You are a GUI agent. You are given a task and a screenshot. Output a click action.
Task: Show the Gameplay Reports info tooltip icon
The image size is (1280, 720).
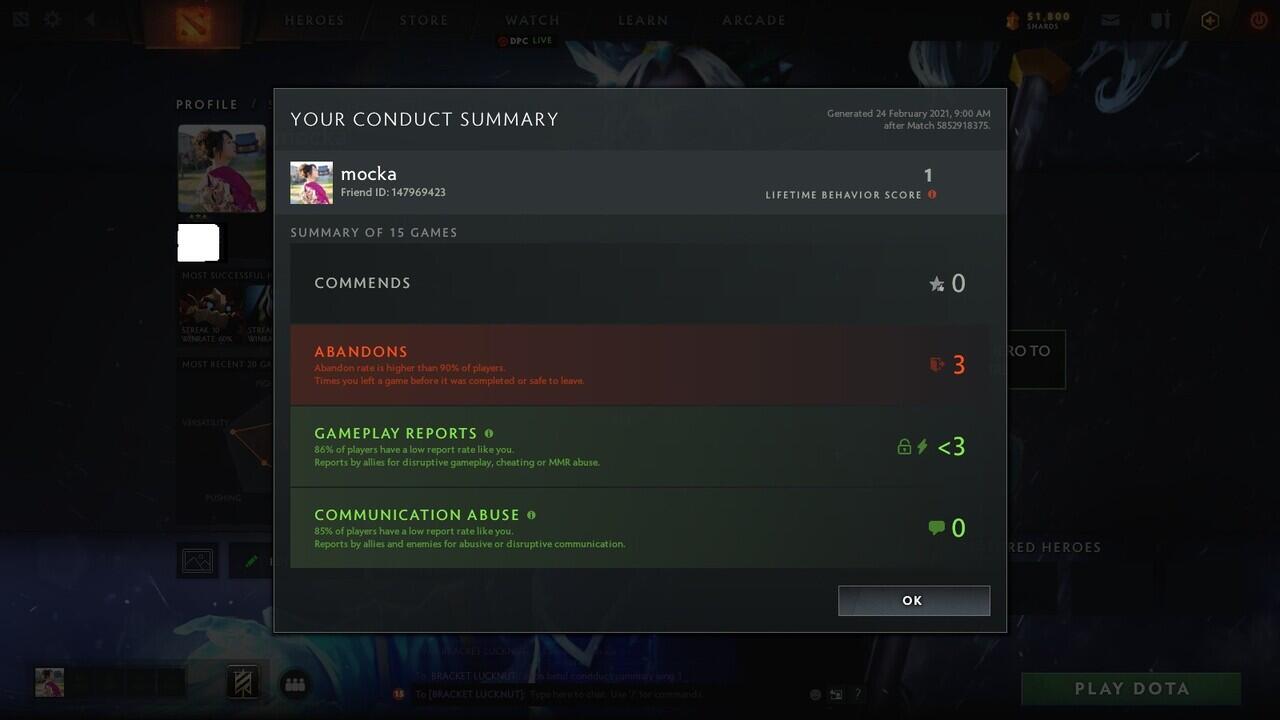pyautogui.click(x=489, y=433)
